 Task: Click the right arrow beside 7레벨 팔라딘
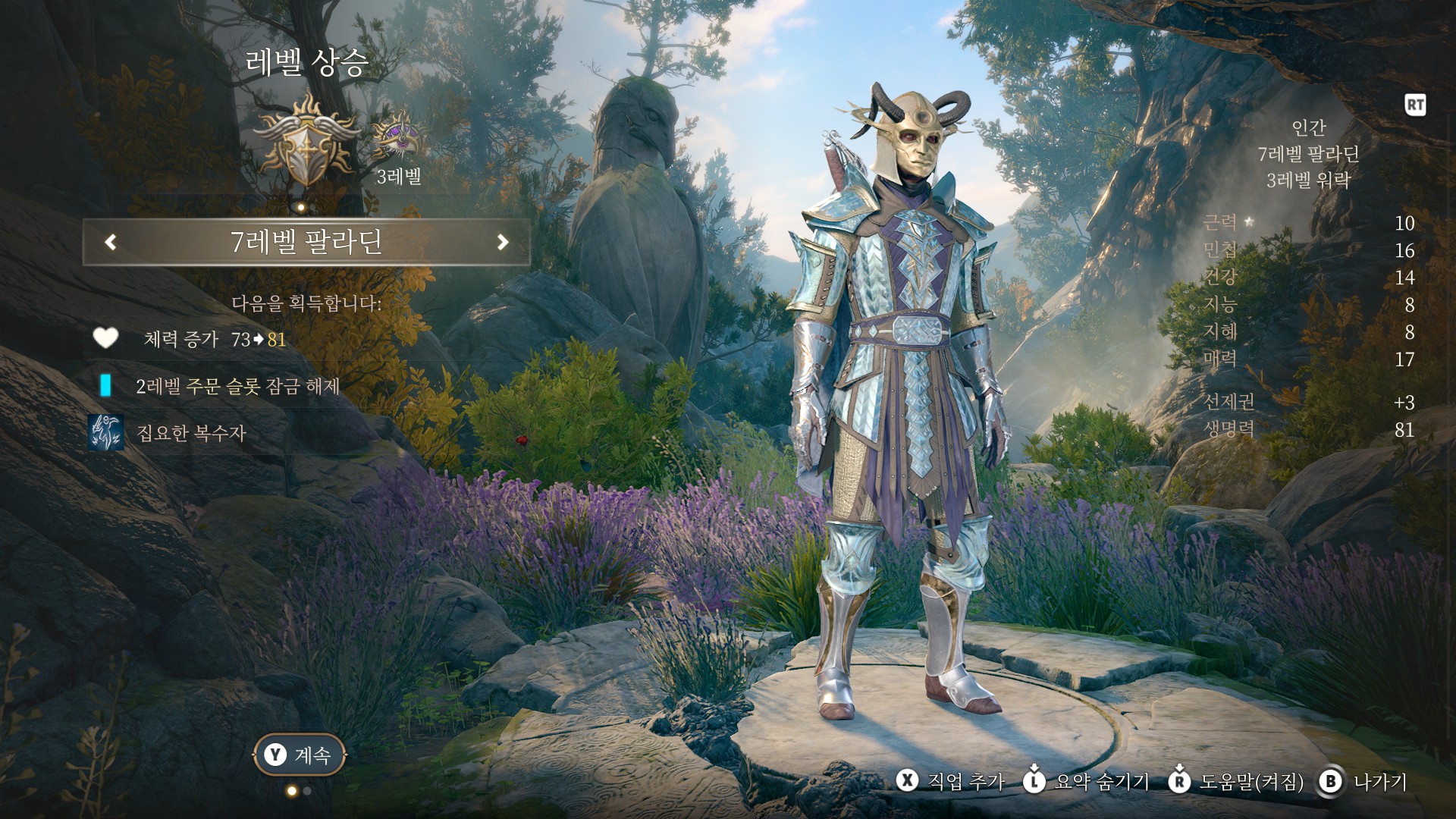[502, 242]
